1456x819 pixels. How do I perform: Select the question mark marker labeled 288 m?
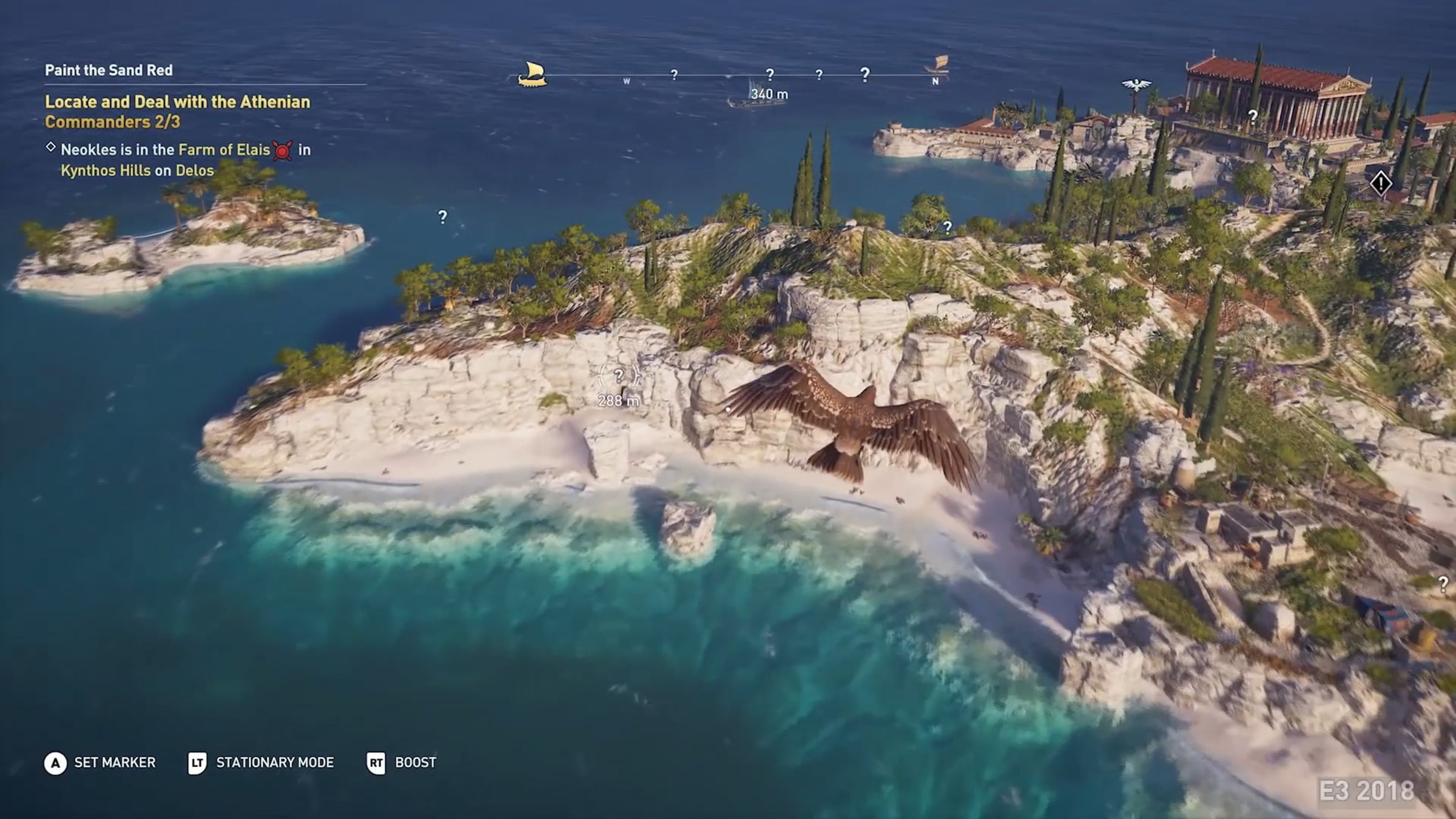click(x=618, y=377)
